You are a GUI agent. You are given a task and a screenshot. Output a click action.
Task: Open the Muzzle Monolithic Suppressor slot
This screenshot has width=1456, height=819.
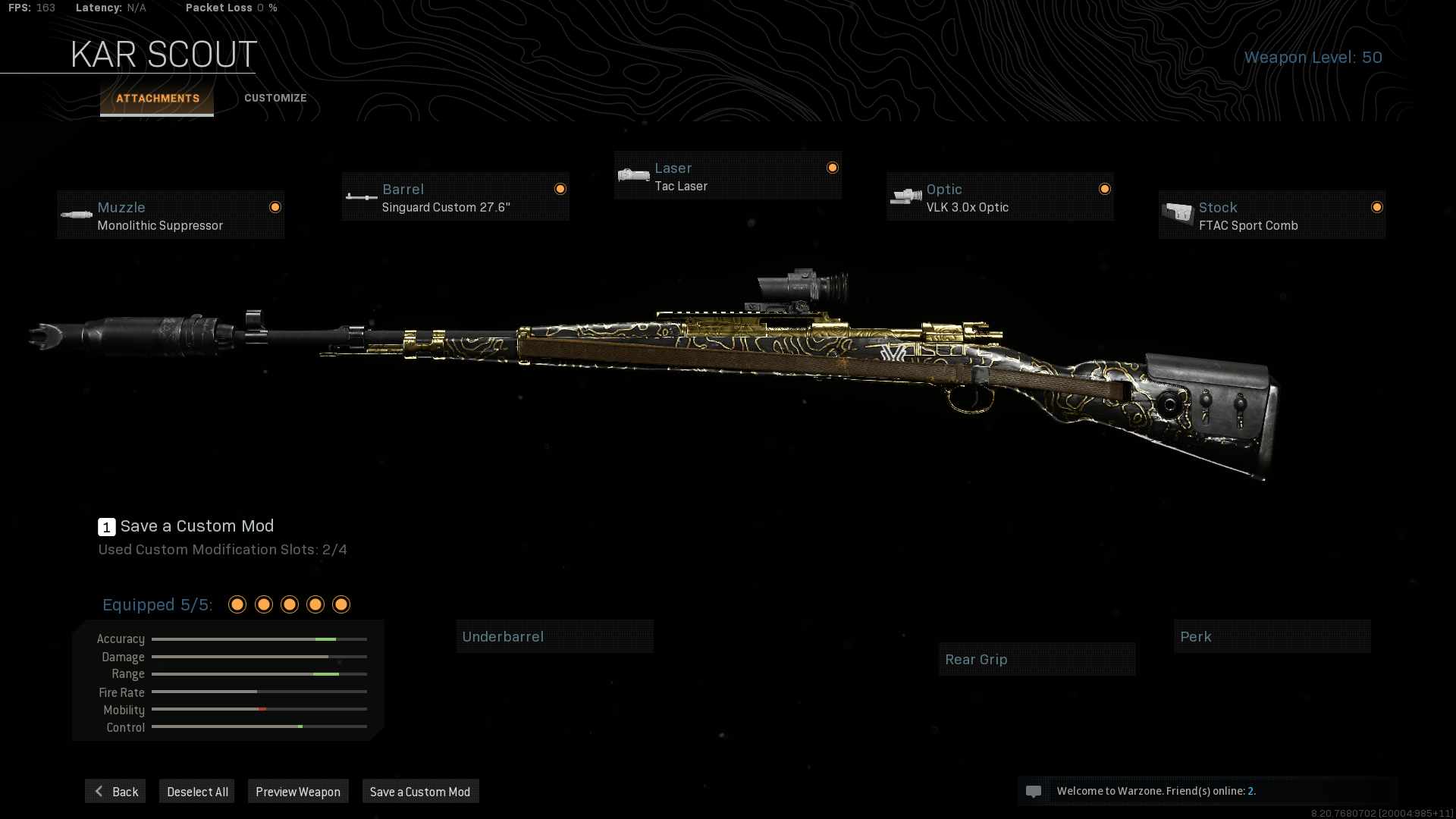171,215
